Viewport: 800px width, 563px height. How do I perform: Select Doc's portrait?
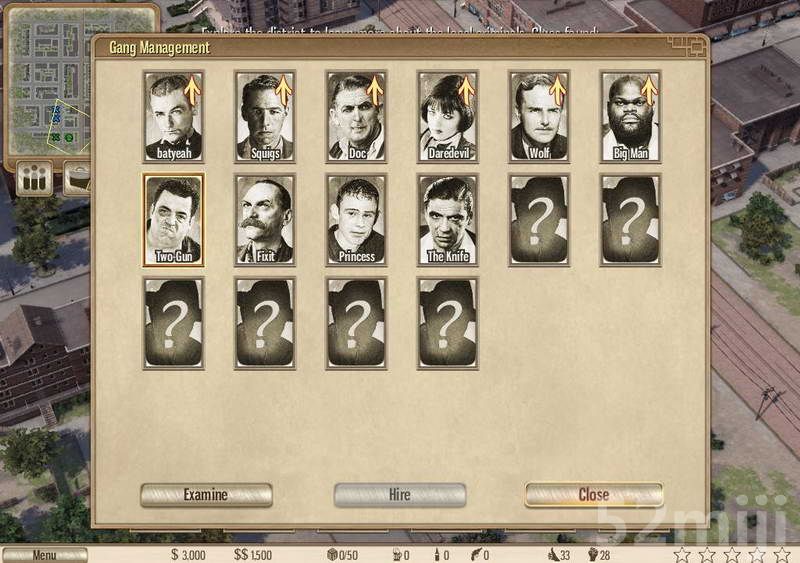coord(356,116)
